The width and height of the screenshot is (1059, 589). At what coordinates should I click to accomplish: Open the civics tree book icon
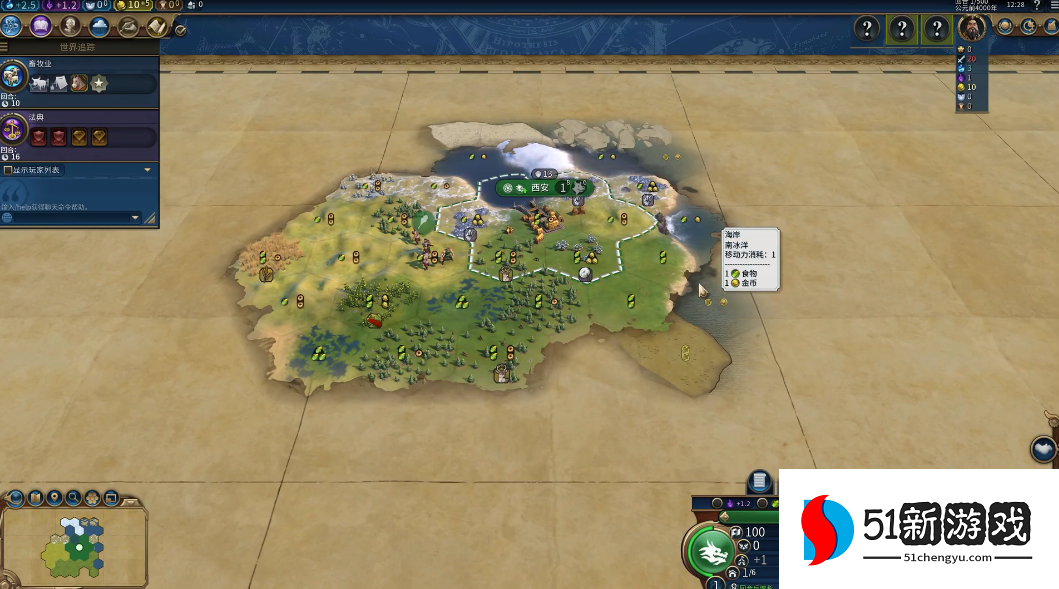pyautogui.click(x=42, y=26)
